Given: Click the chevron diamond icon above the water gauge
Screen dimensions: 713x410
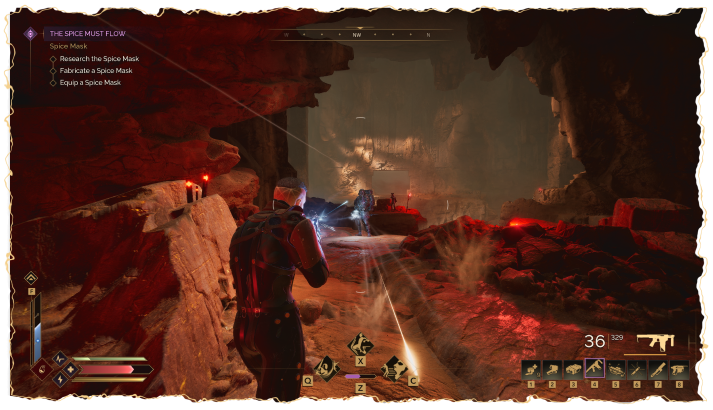Looking at the screenshot, I should click(31, 278).
